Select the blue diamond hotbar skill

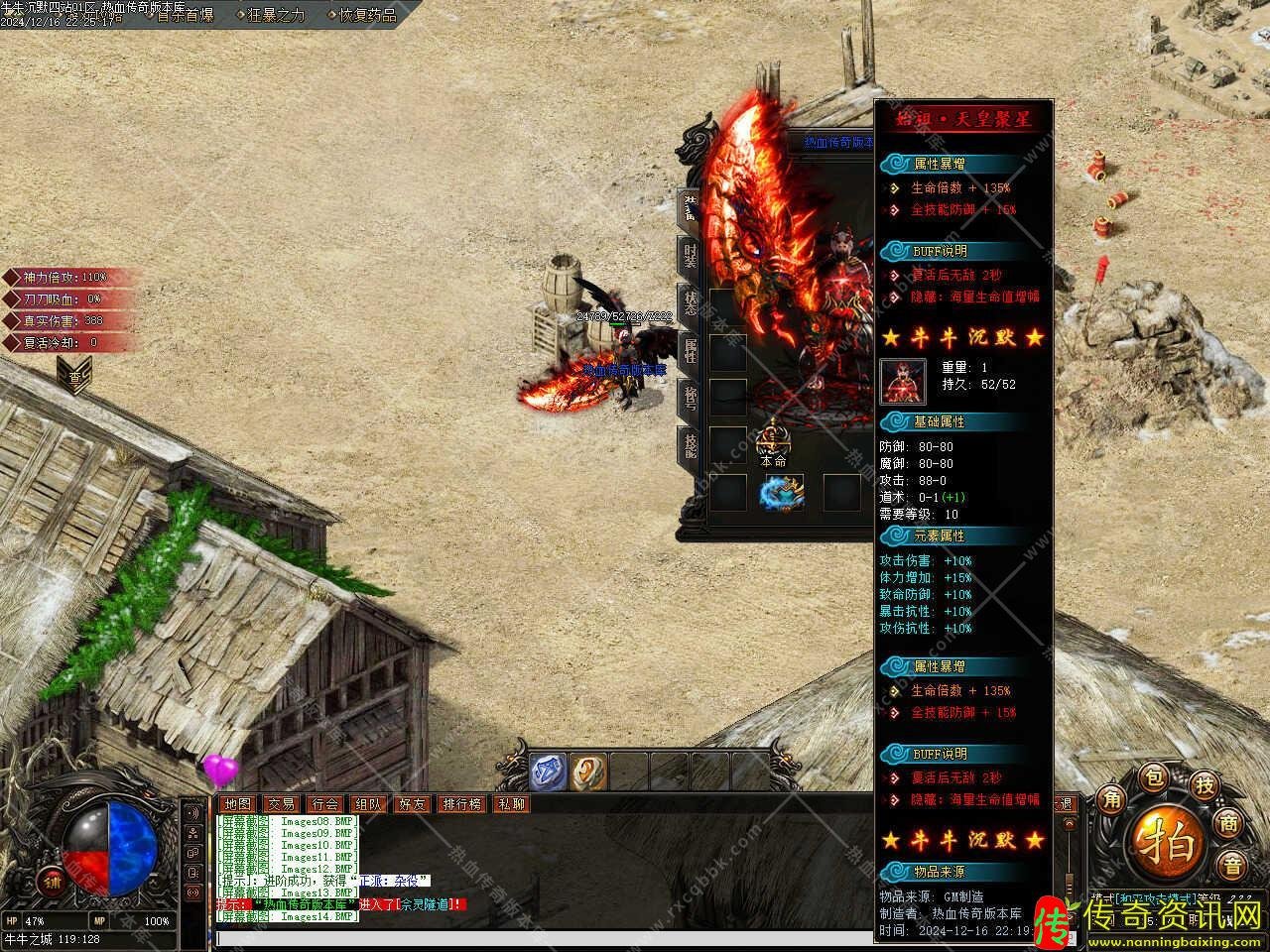[x=548, y=772]
